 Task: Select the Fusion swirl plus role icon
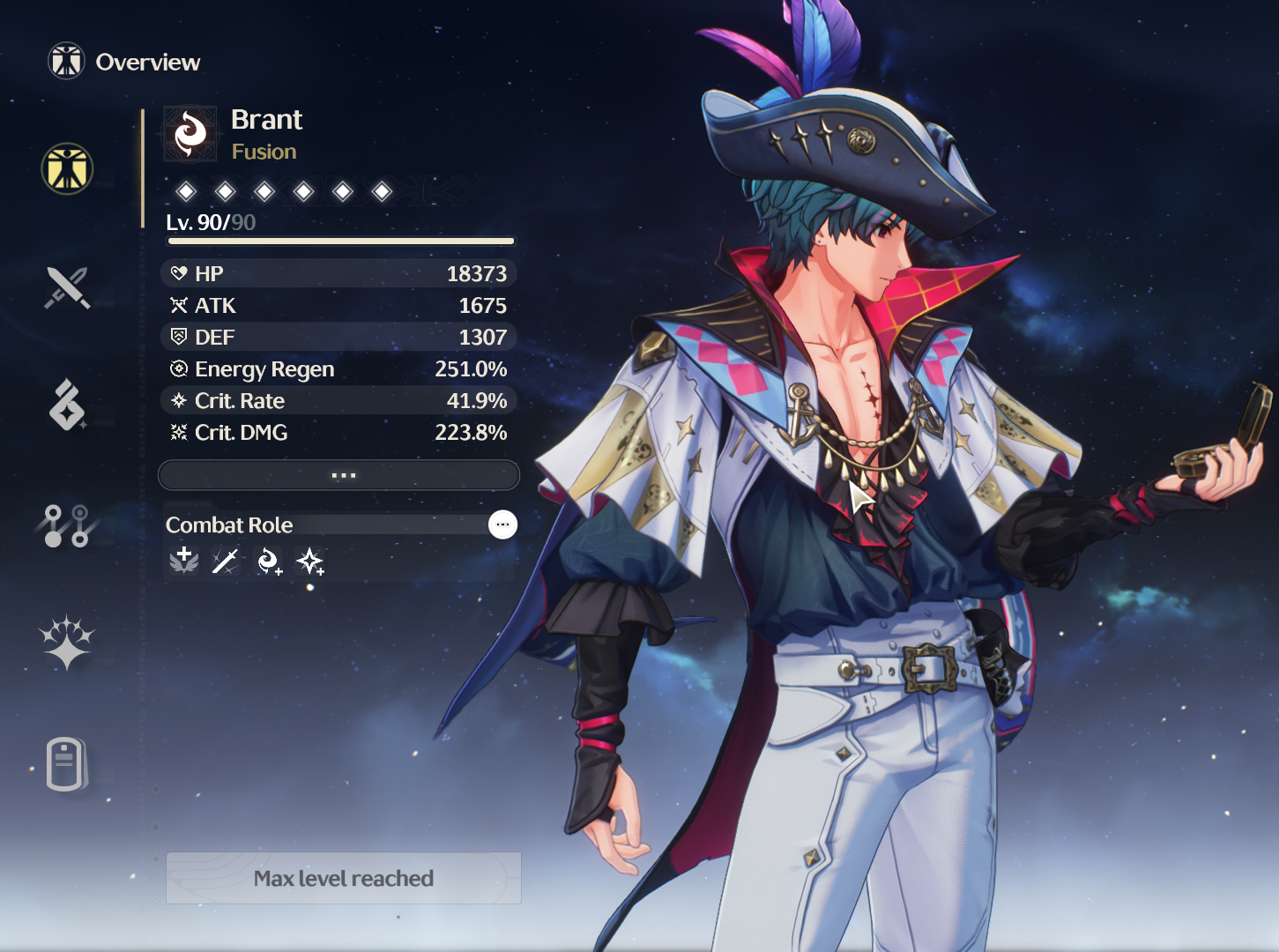(x=268, y=561)
